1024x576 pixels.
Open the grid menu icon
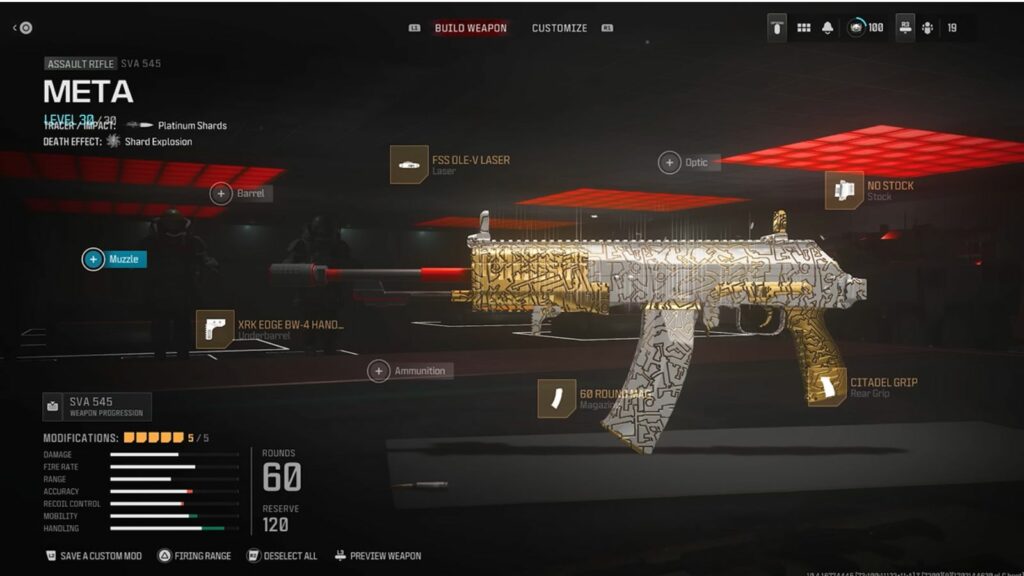[x=803, y=28]
